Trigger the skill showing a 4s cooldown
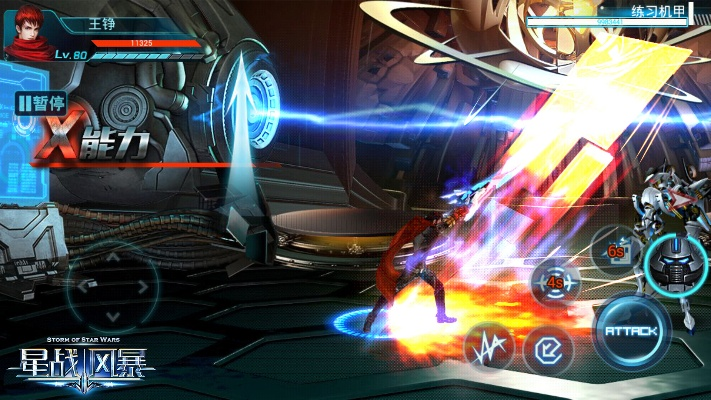This screenshot has height=400, width=711. pyautogui.click(x=556, y=282)
